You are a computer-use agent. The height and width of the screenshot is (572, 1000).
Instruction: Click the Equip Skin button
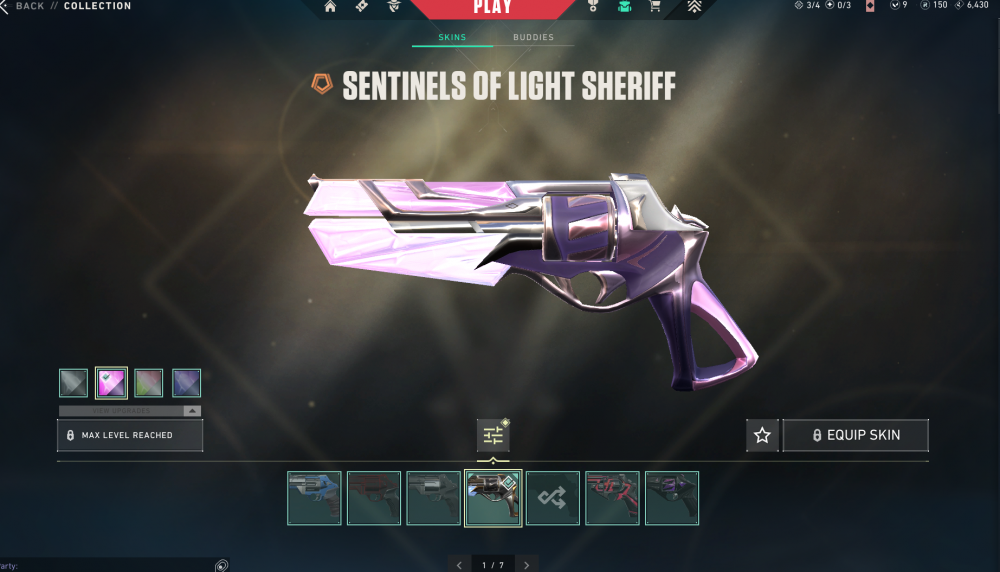tap(856, 435)
